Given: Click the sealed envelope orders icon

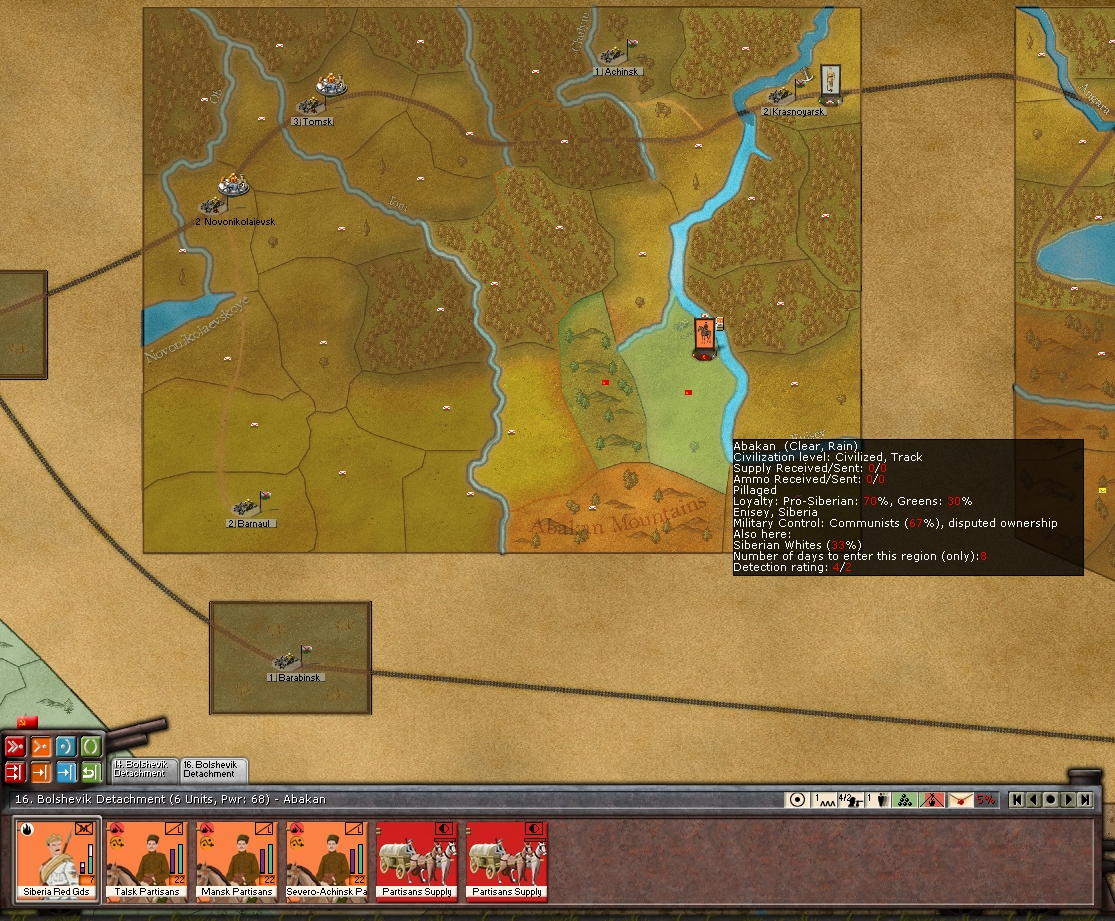Looking at the screenshot, I should pos(960,800).
